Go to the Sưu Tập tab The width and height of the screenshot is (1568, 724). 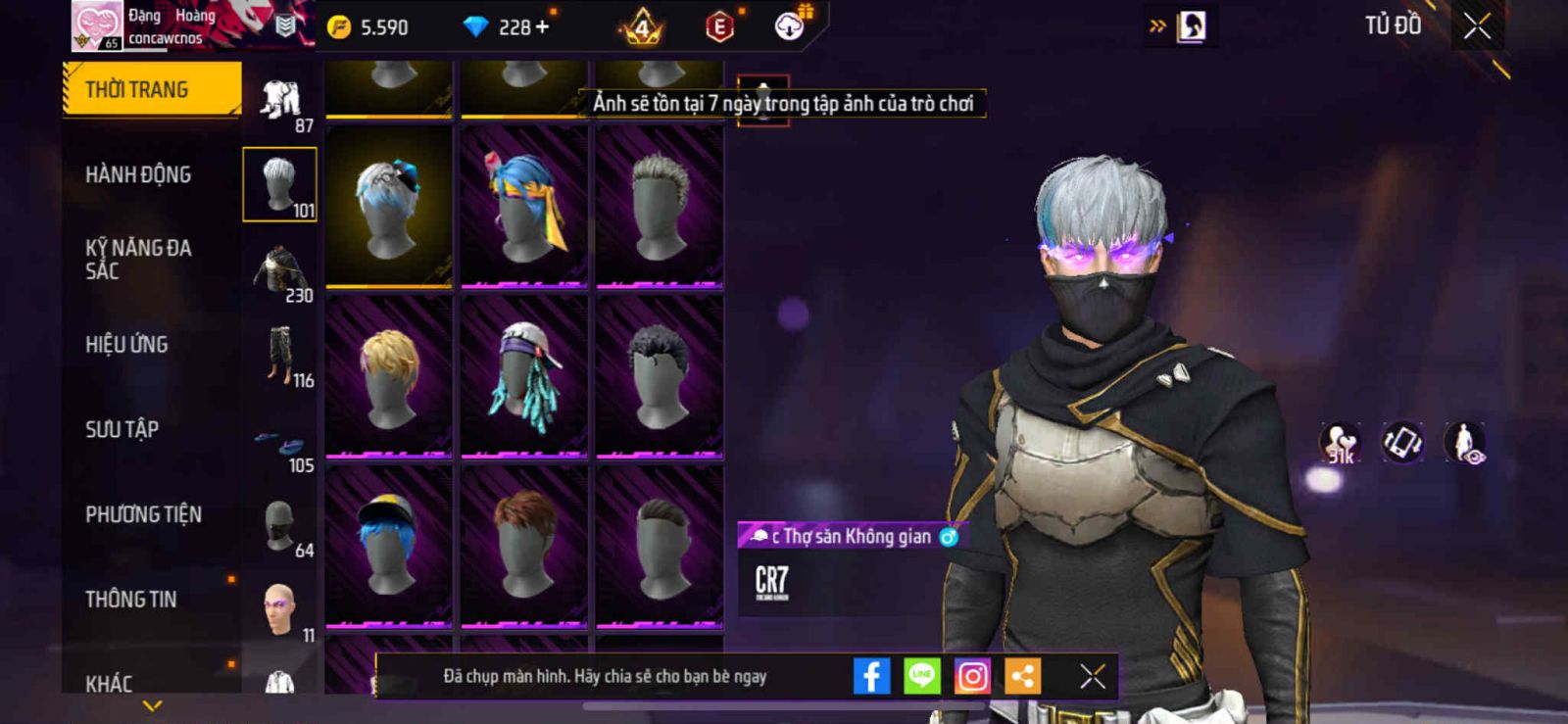coord(122,429)
